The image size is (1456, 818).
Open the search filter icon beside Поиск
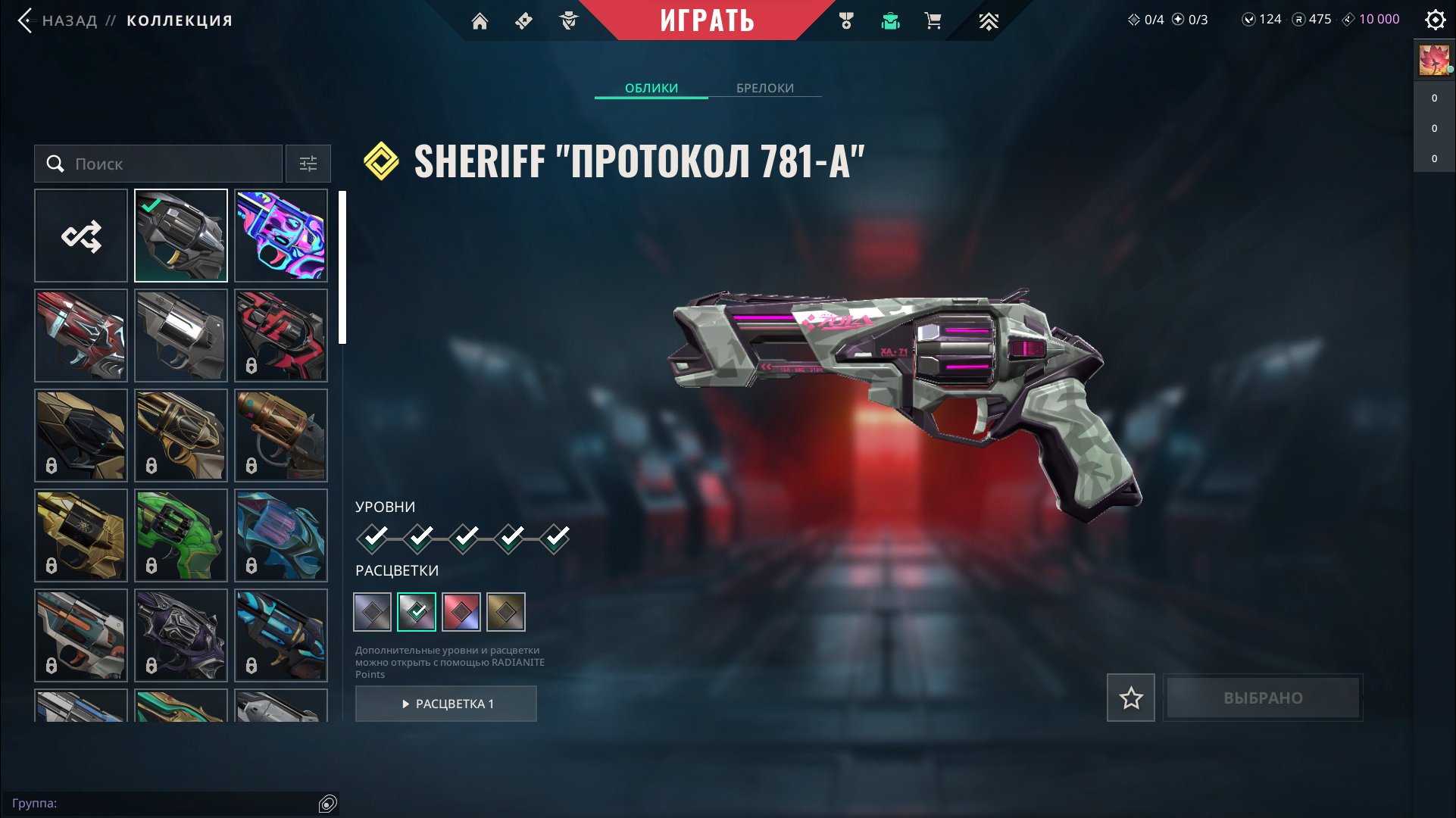point(308,163)
